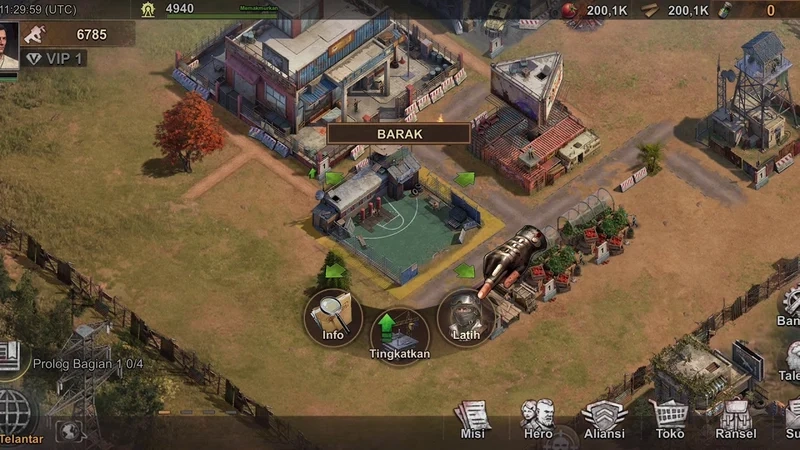
Task: Open the Aliansi alliance menu
Action: tap(604, 418)
